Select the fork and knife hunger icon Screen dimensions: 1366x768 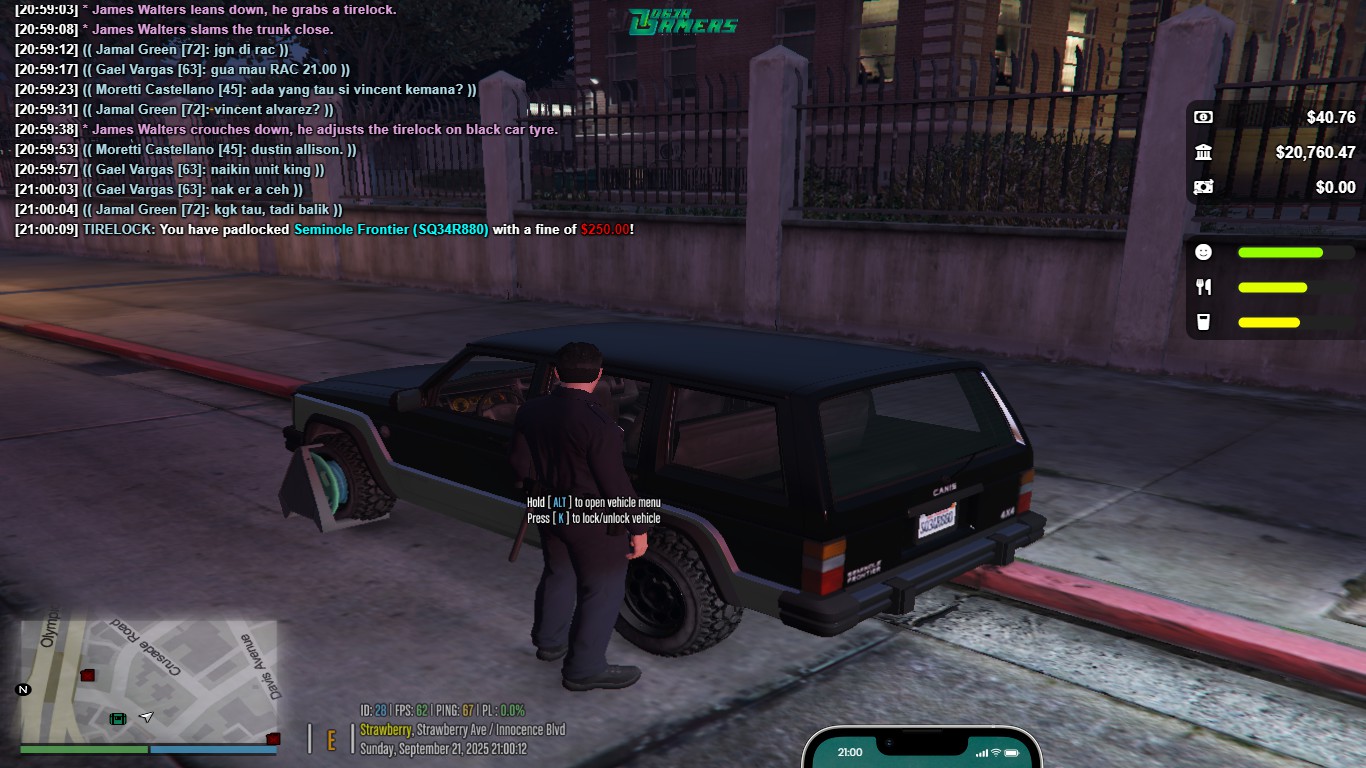[1204, 287]
